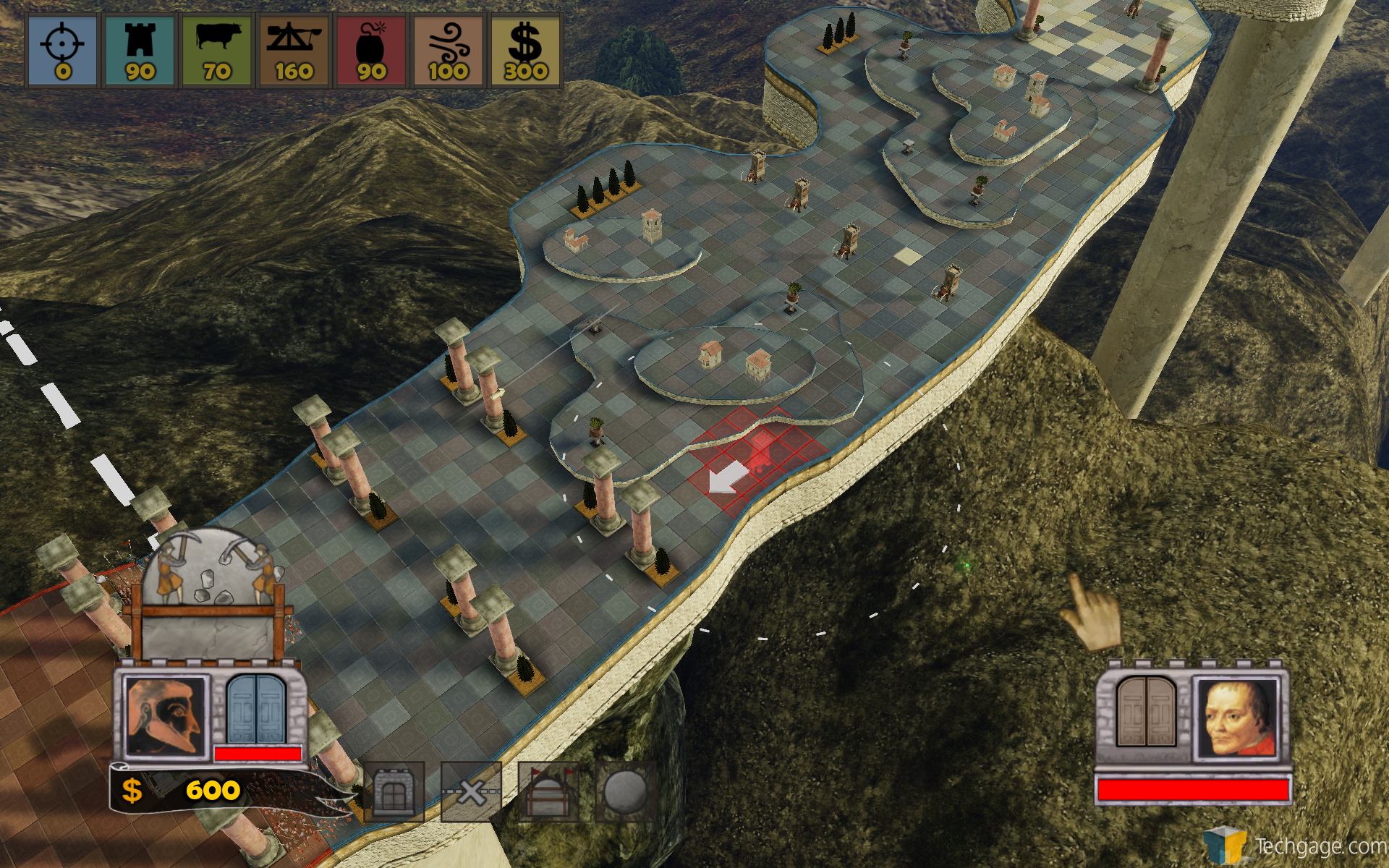1389x868 pixels.
Task: Pick the dollar sign unit costing 300
Action: pos(525,49)
